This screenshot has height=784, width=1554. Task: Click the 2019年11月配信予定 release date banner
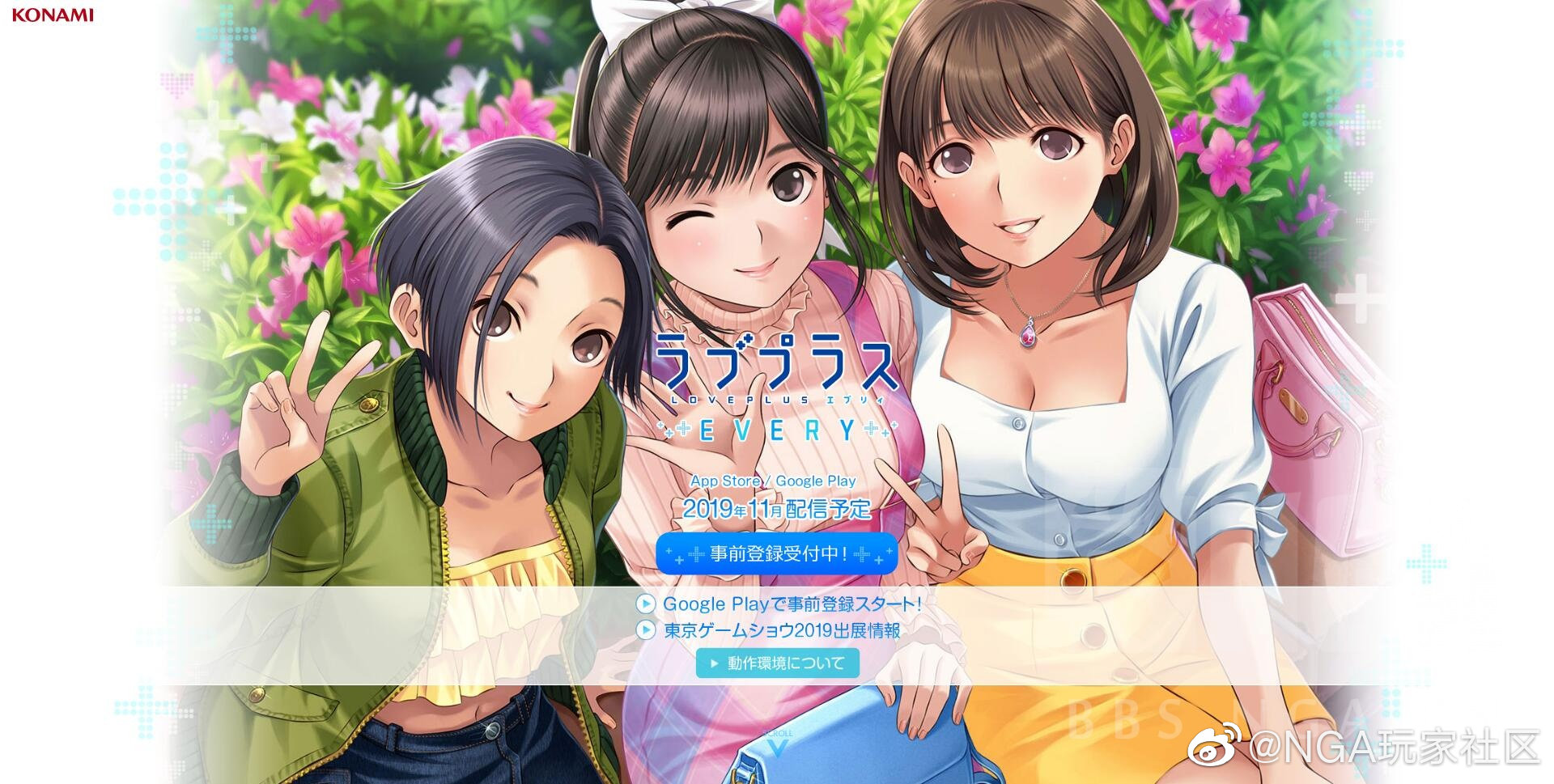click(775, 509)
